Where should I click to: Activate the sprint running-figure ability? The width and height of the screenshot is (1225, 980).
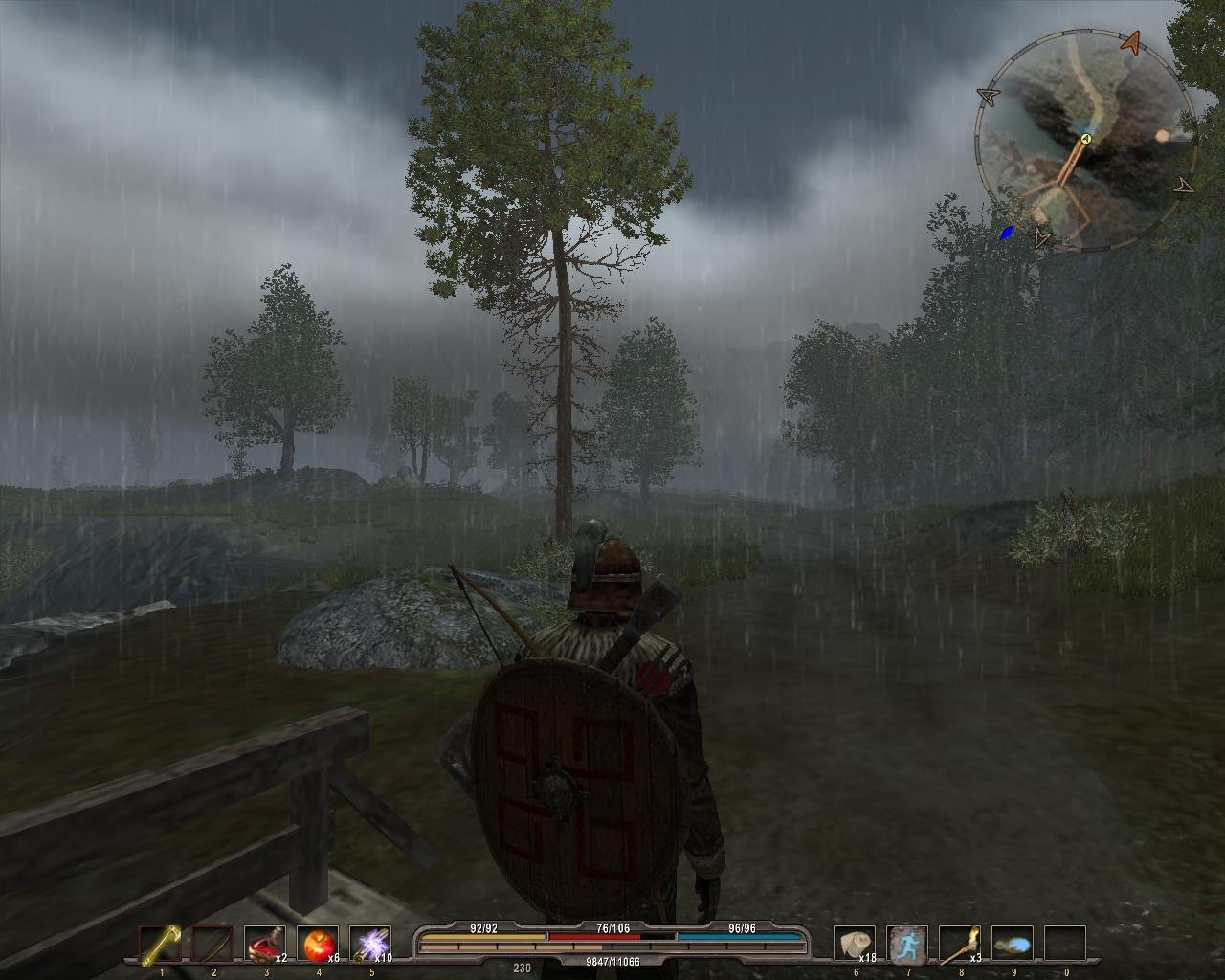click(x=906, y=946)
